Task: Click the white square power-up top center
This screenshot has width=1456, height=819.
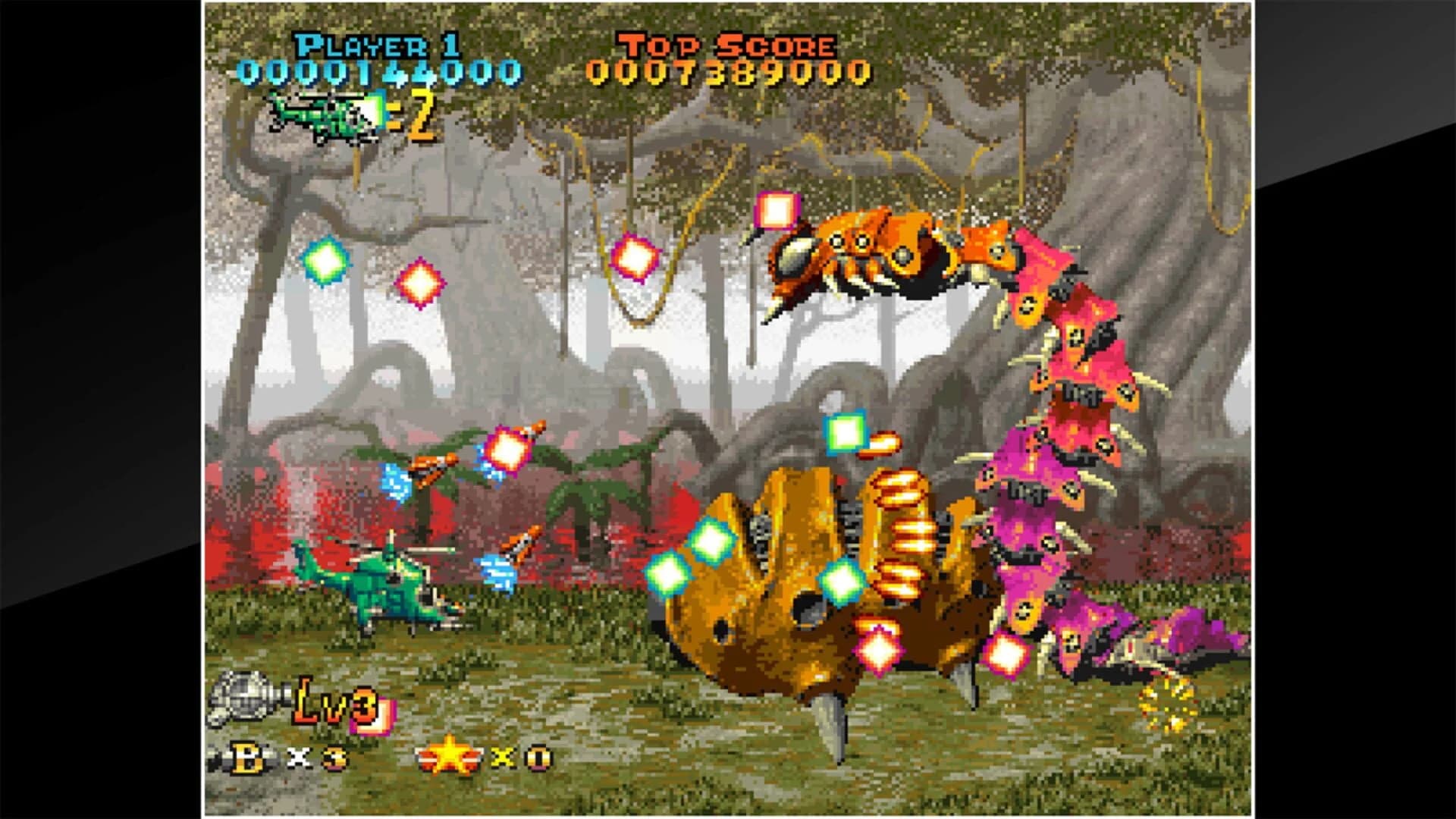Action: (774, 210)
